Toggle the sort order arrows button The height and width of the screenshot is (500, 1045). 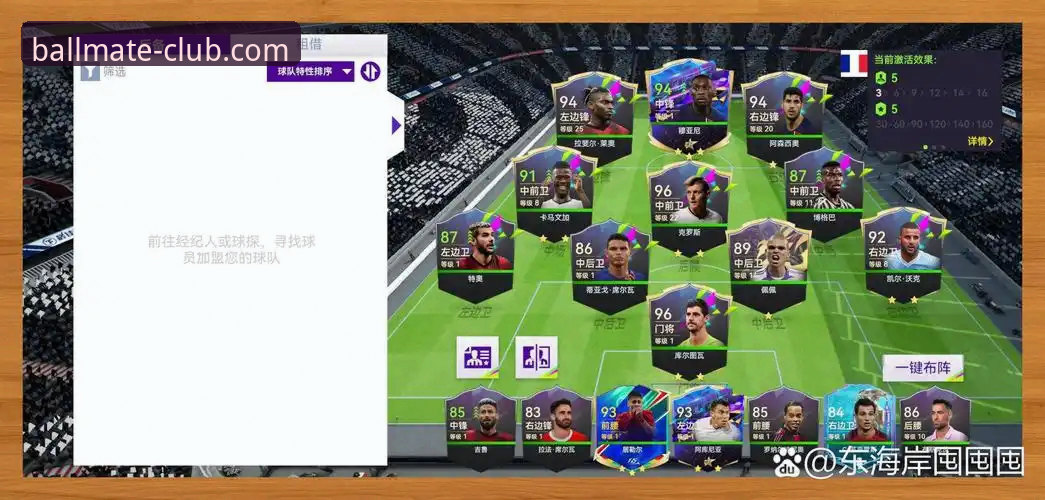tap(371, 71)
